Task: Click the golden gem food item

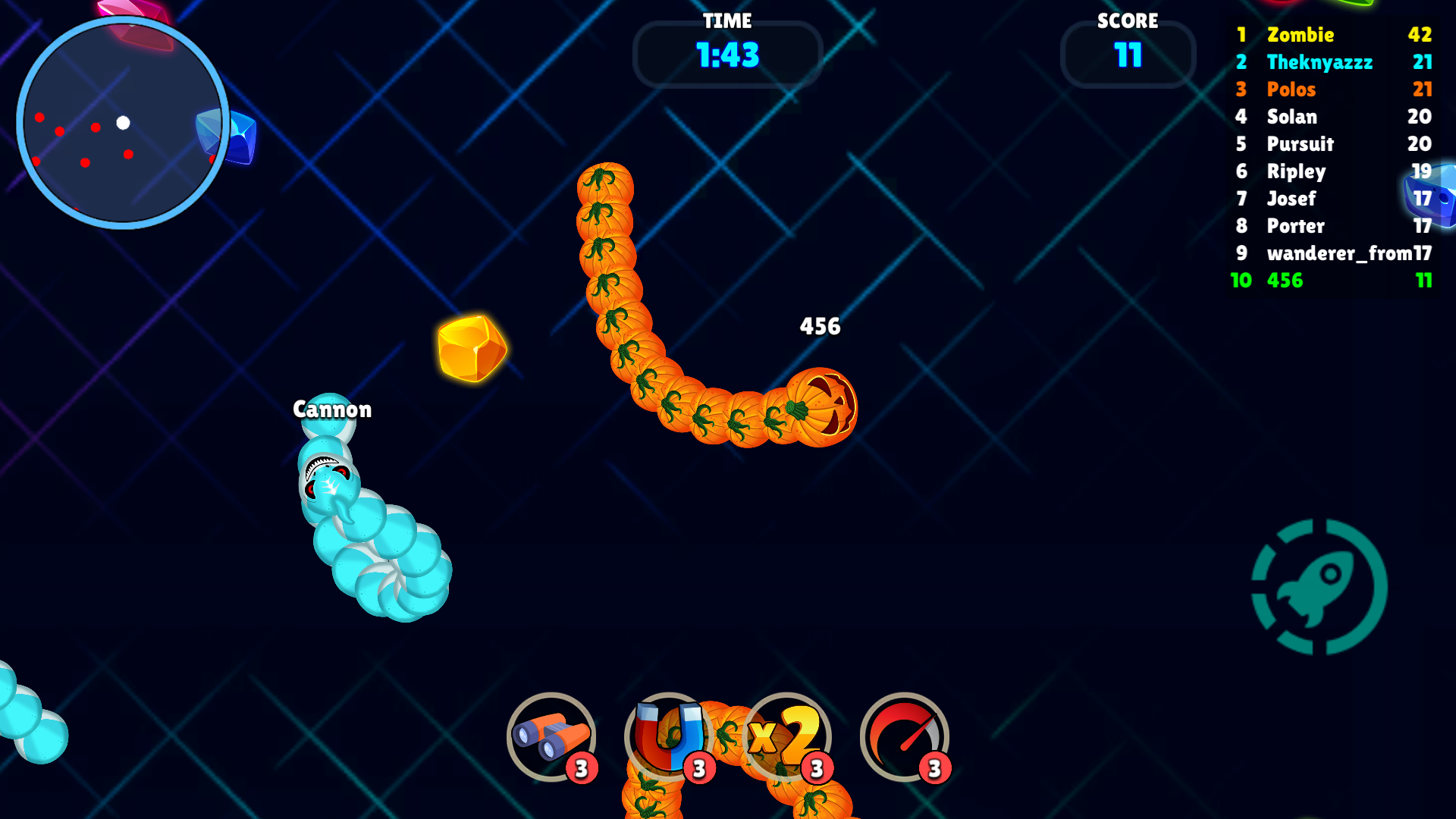Action: (472, 348)
